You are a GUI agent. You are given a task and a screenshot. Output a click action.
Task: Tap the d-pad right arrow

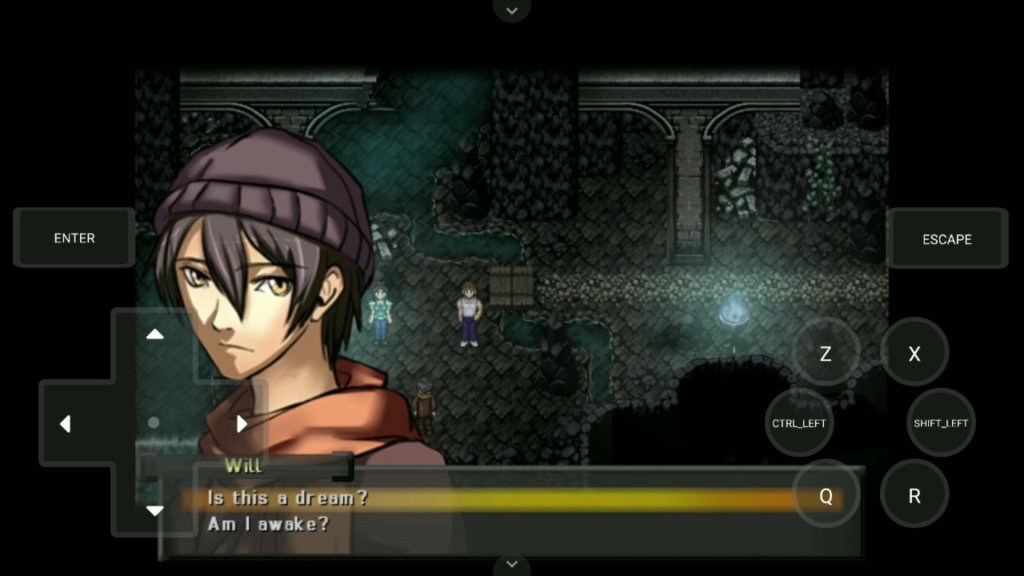point(241,424)
